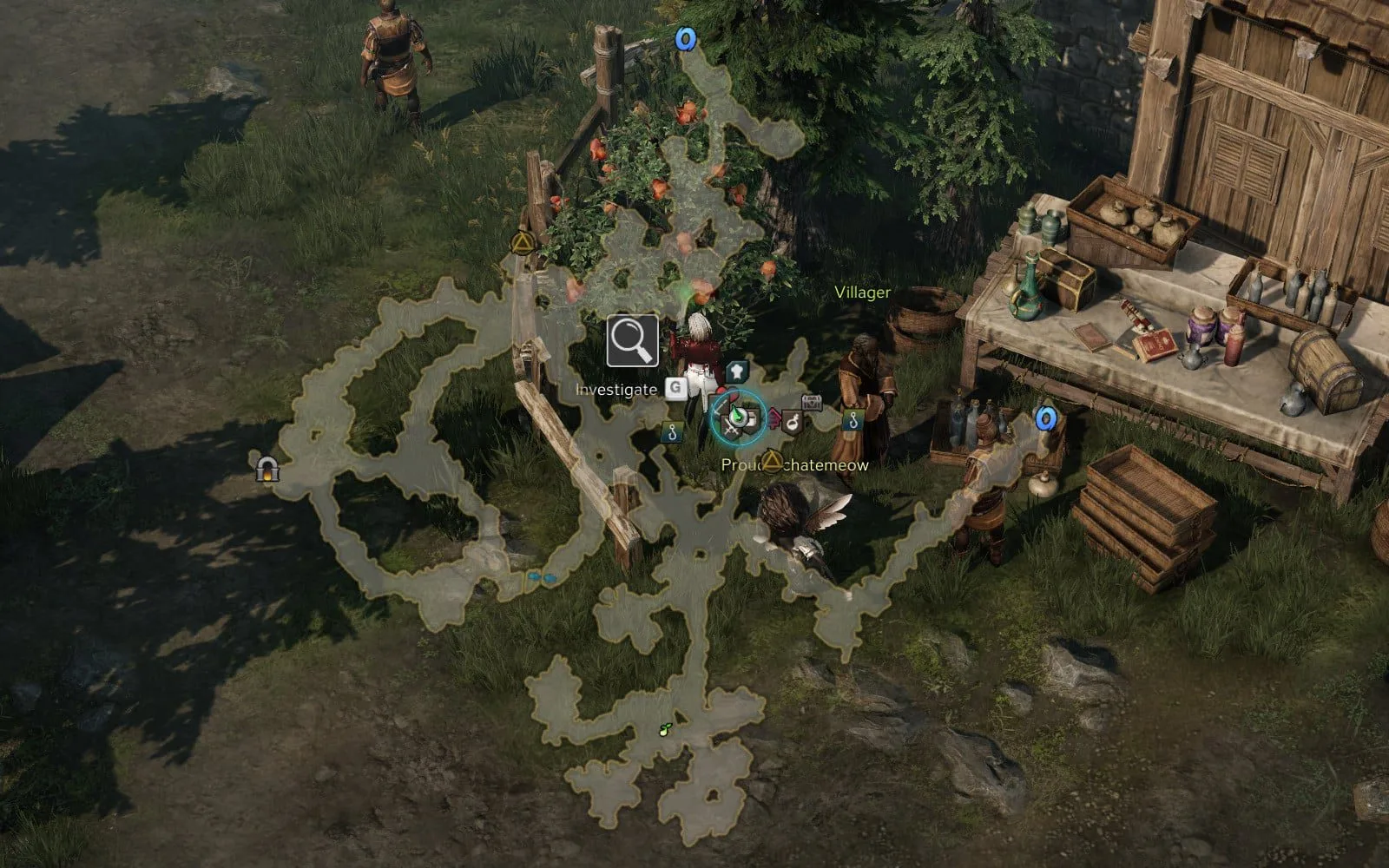Click the chef hat map marker
1389x868 pixels.
pos(736,372)
